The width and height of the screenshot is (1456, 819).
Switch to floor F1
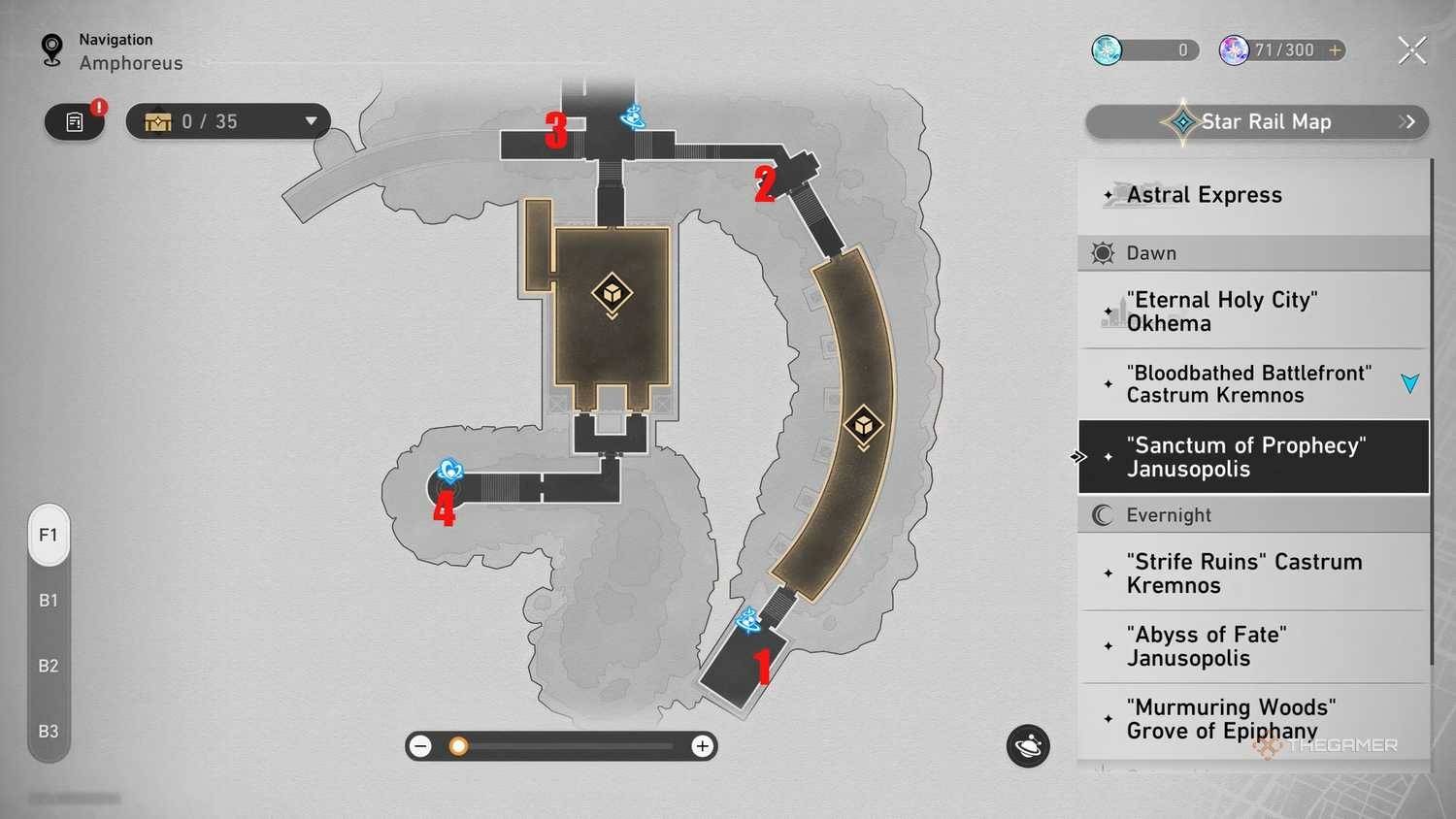pos(49,535)
